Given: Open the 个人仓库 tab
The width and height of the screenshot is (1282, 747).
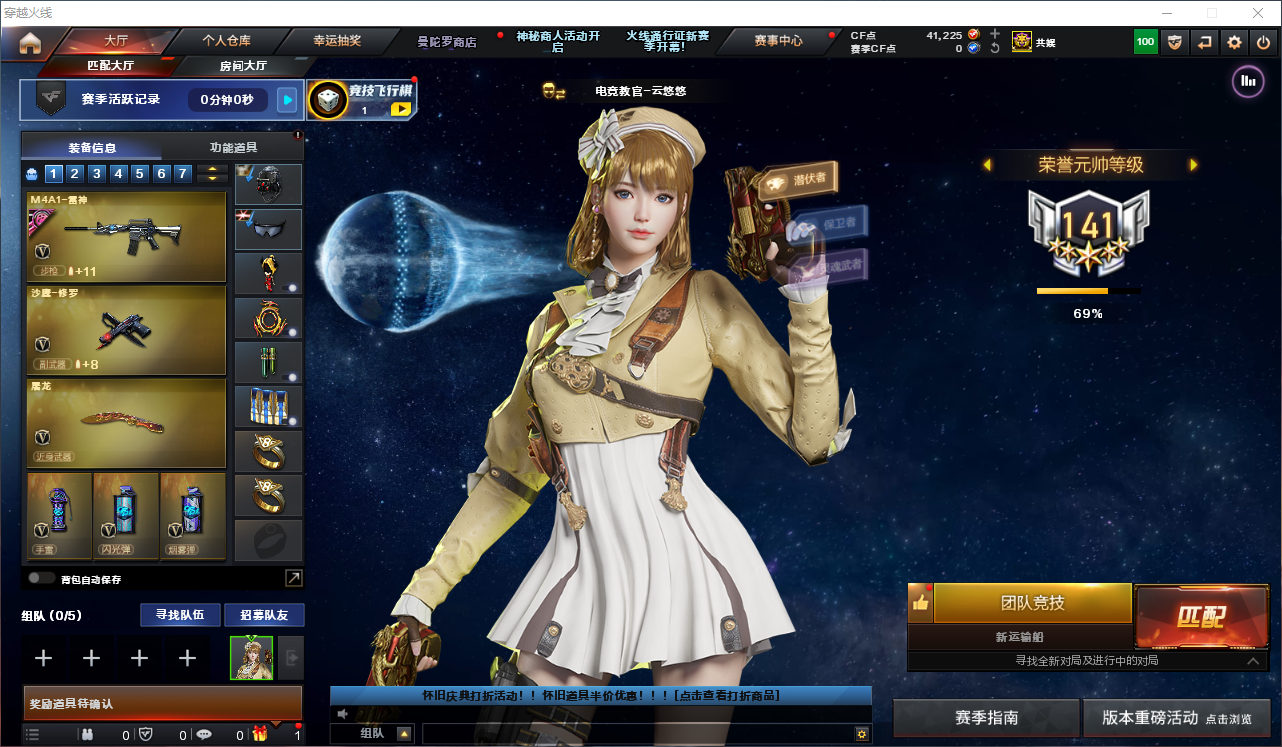Looking at the screenshot, I should pyautogui.click(x=226, y=41).
